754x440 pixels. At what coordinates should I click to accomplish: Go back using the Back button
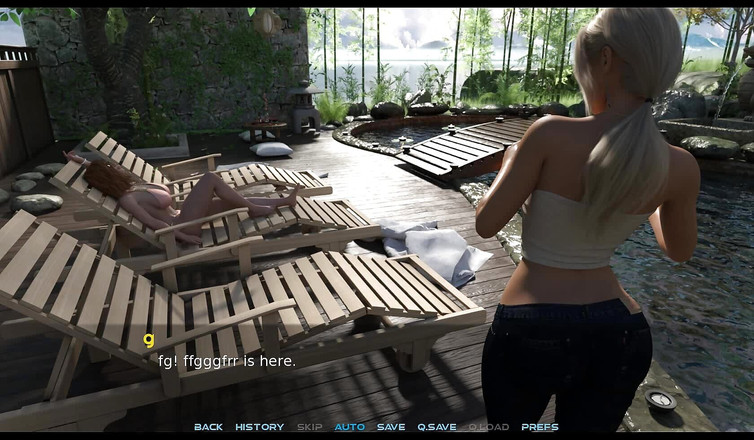(208, 427)
